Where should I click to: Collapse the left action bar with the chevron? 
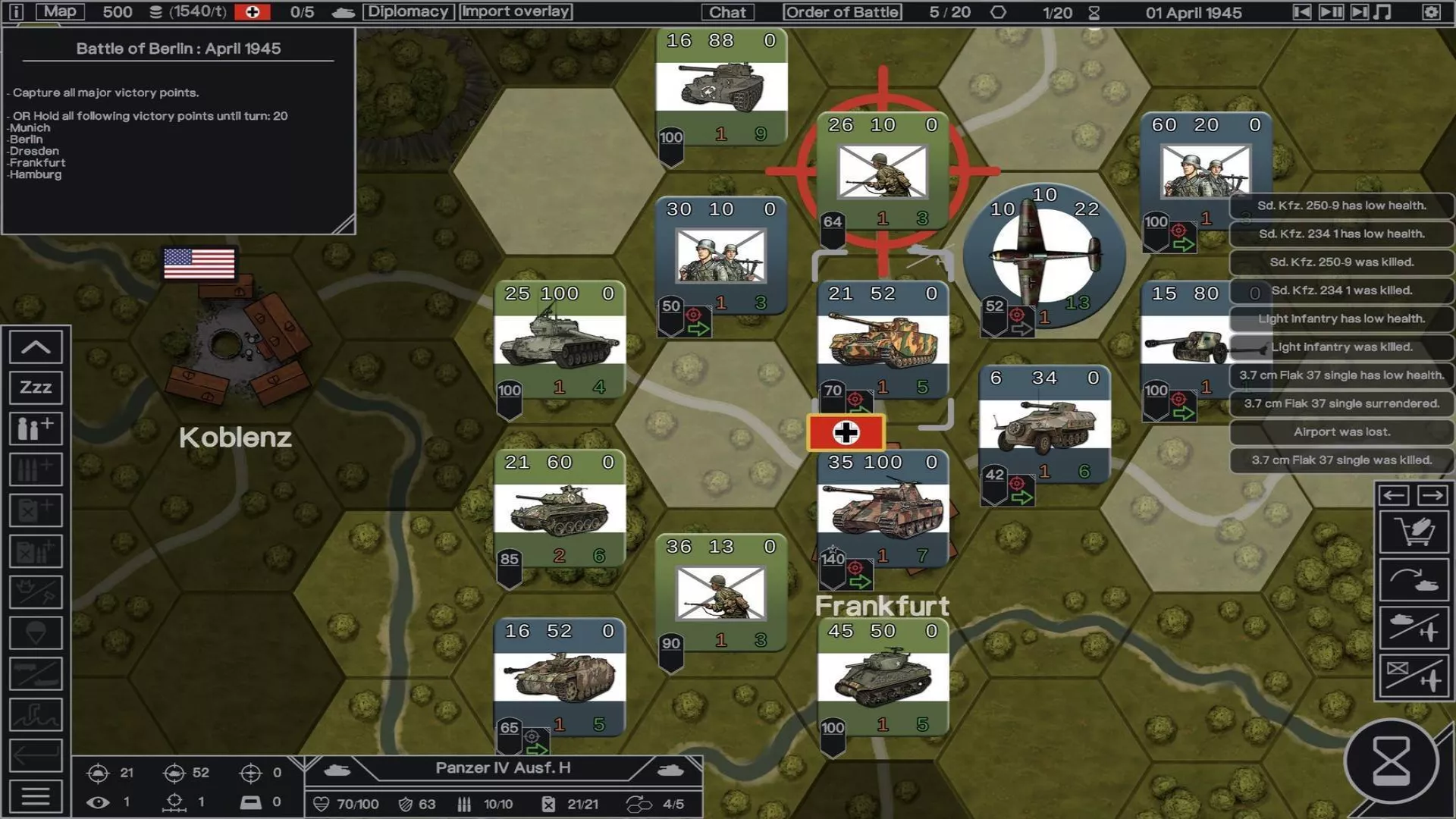(36, 347)
